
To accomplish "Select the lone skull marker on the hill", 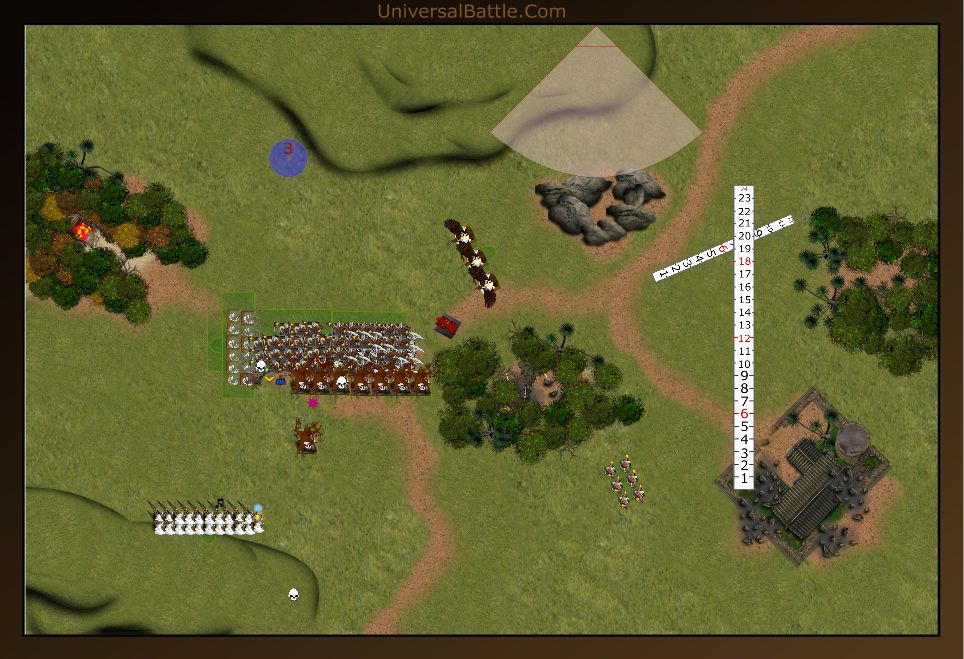I will tap(294, 595).
